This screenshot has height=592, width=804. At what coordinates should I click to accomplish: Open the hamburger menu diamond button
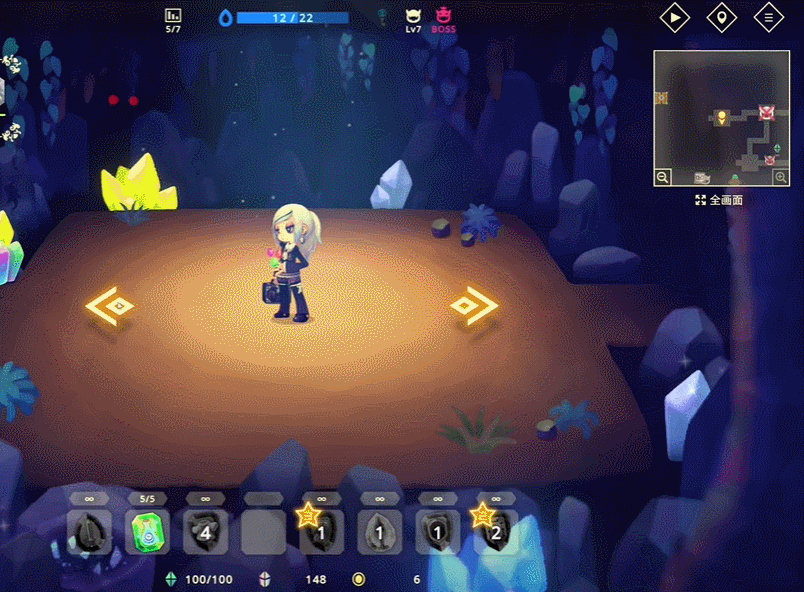click(768, 17)
